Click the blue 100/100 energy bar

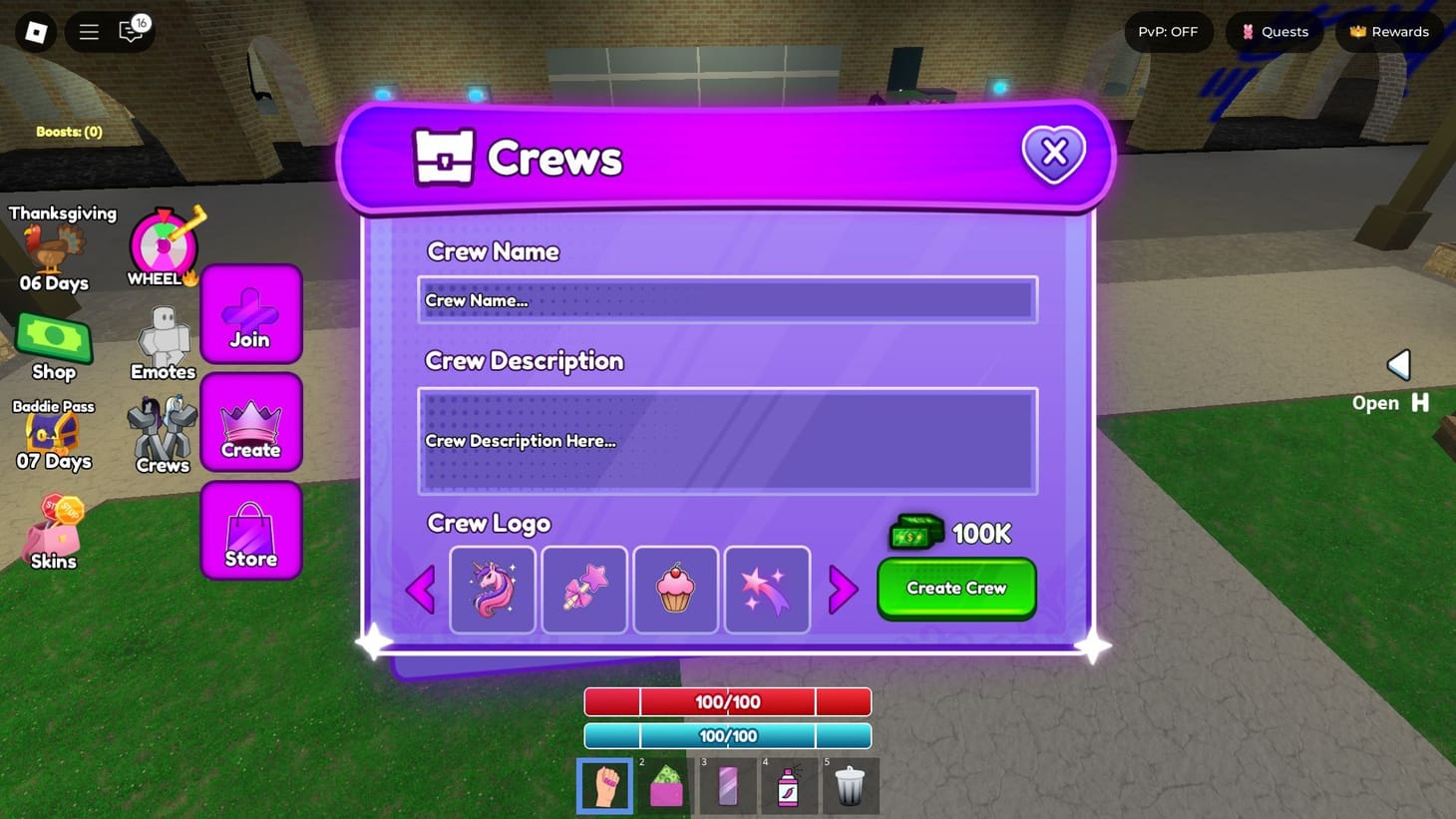726,735
